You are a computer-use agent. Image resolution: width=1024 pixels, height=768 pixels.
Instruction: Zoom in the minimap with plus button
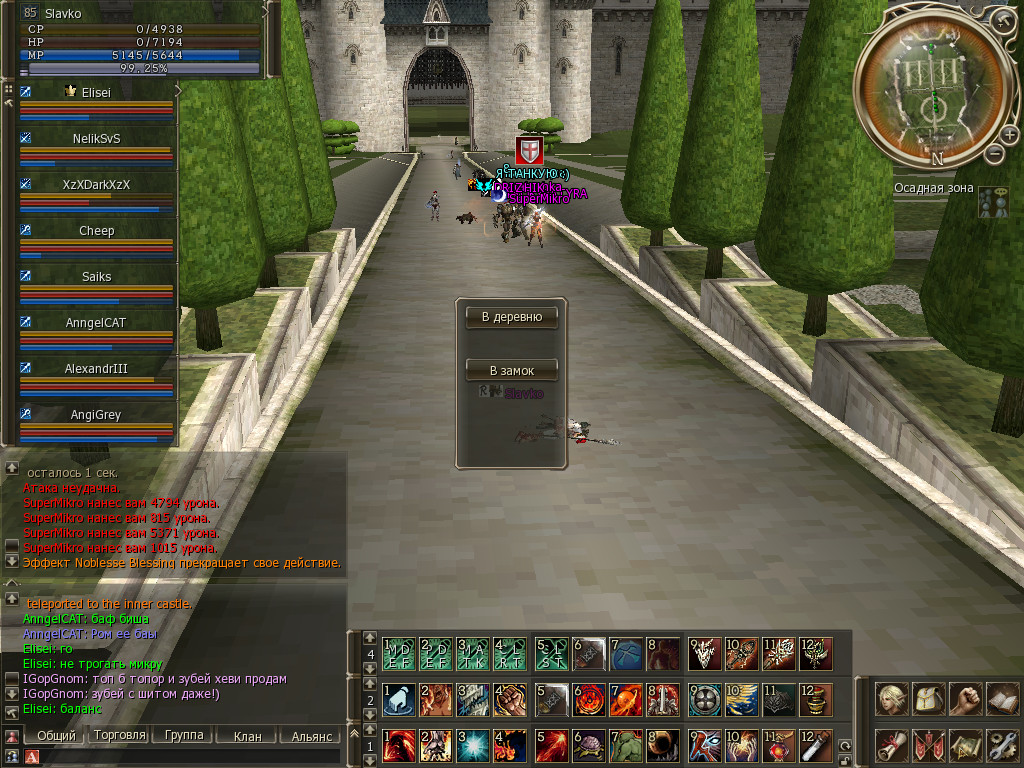[x=1009, y=134]
